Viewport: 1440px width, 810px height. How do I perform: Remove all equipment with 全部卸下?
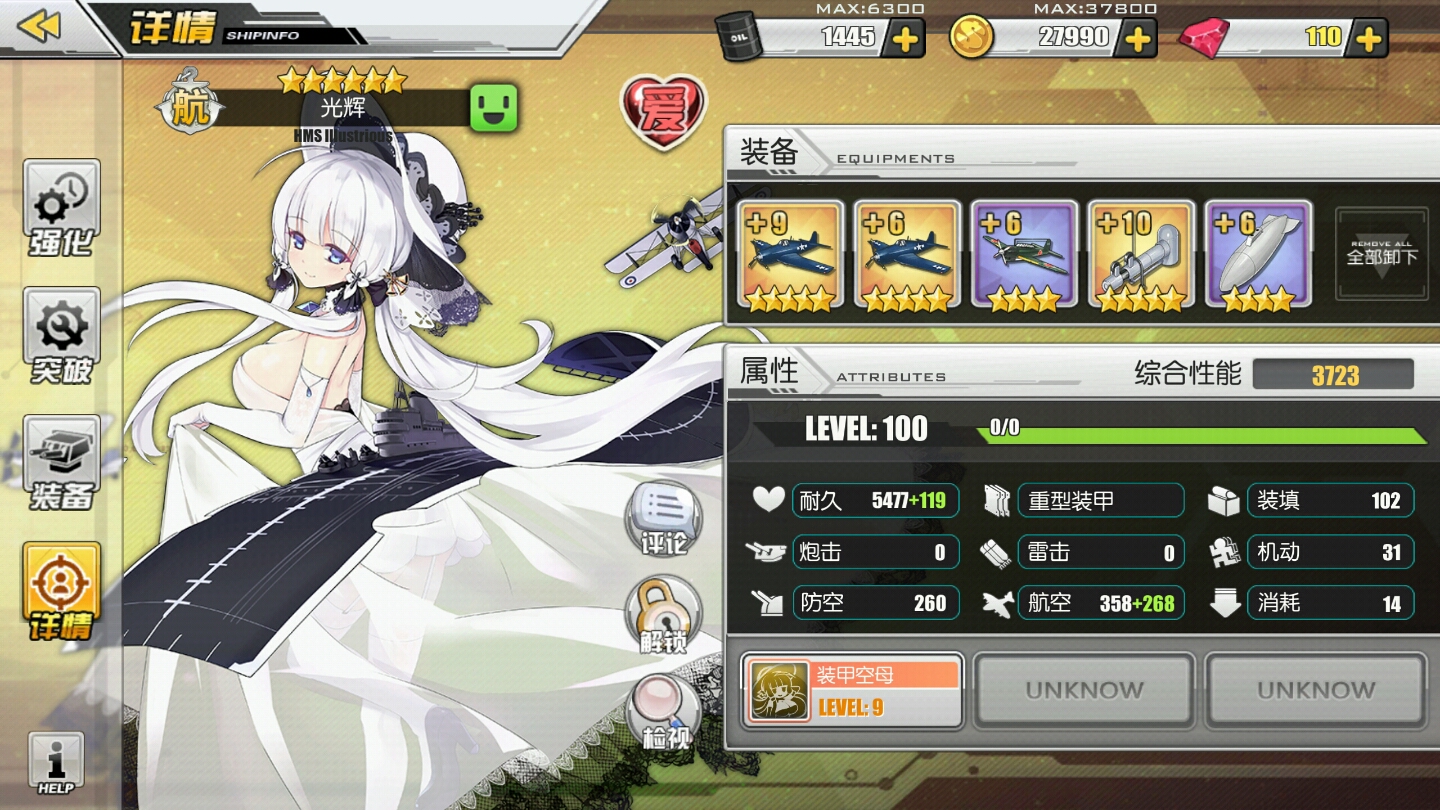point(1382,254)
